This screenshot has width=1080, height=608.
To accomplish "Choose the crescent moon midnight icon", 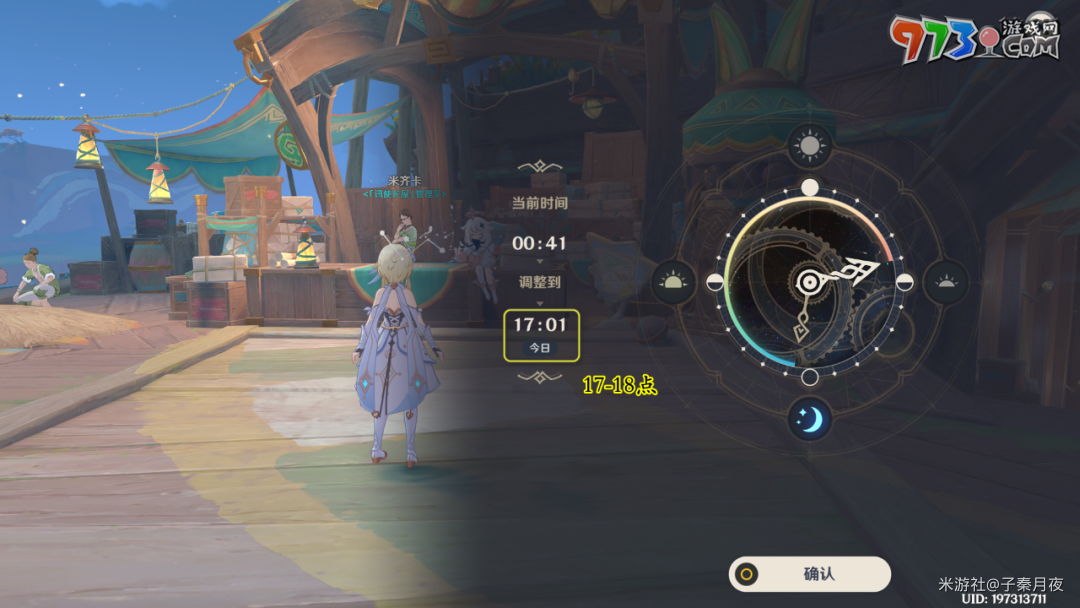I will (x=809, y=419).
